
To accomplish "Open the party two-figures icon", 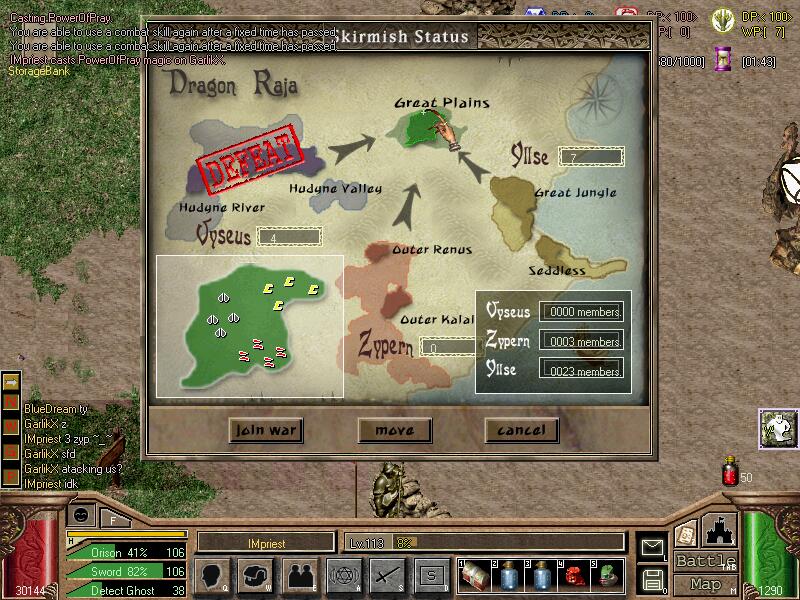I will (x=300, y=575).
